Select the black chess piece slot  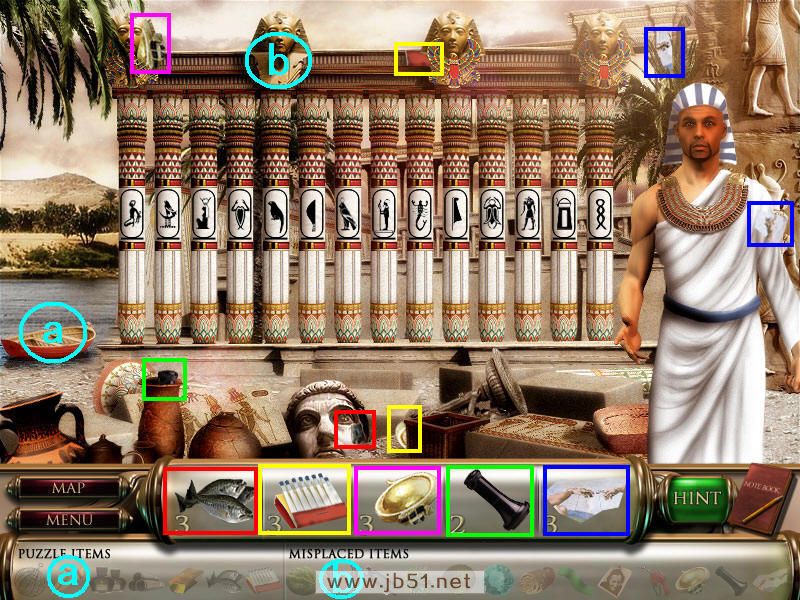[491, 499]
